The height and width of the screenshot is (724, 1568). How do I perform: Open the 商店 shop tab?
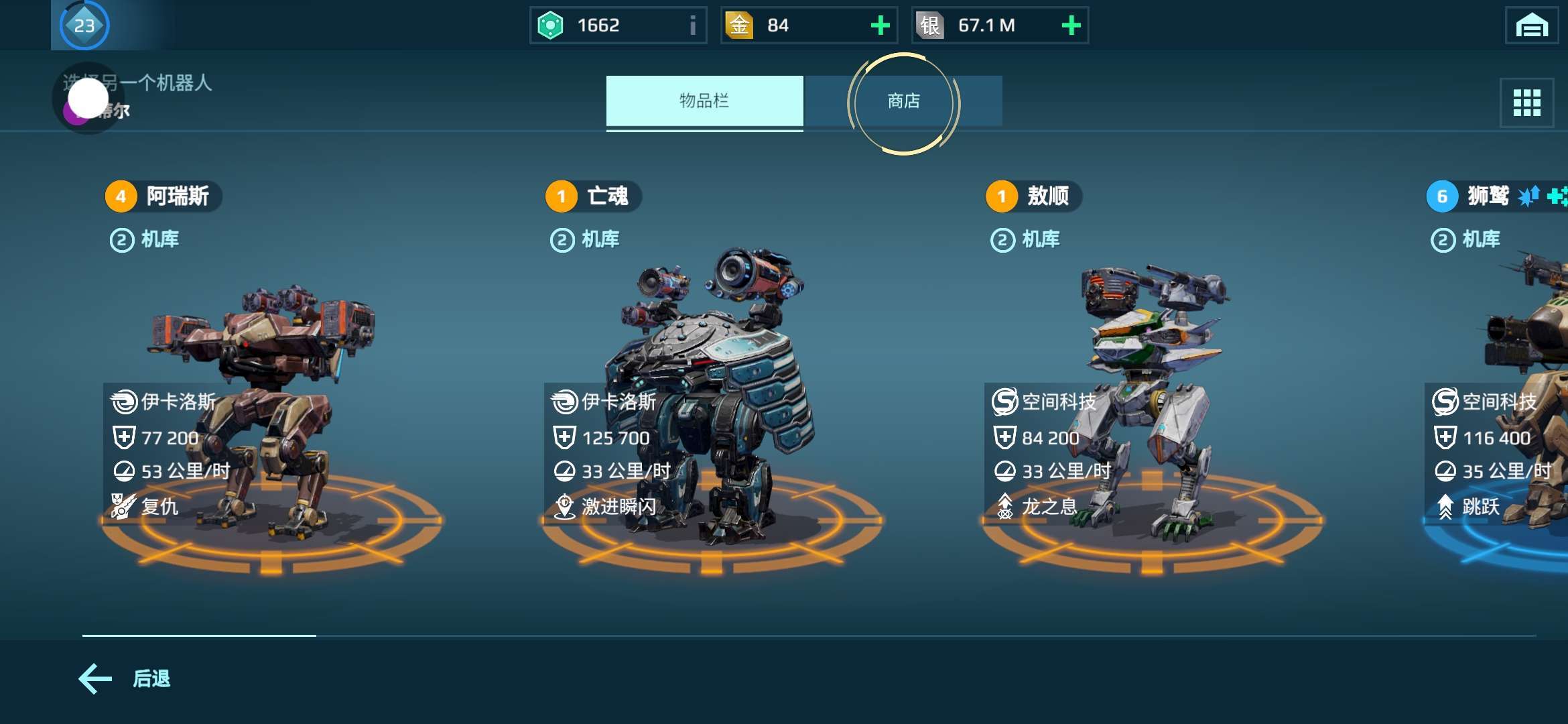(903, 101)
